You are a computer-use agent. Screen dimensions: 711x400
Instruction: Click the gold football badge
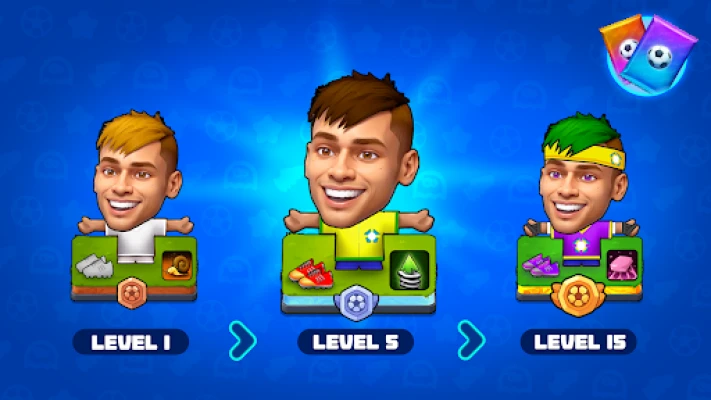click(x=578, y=294)
